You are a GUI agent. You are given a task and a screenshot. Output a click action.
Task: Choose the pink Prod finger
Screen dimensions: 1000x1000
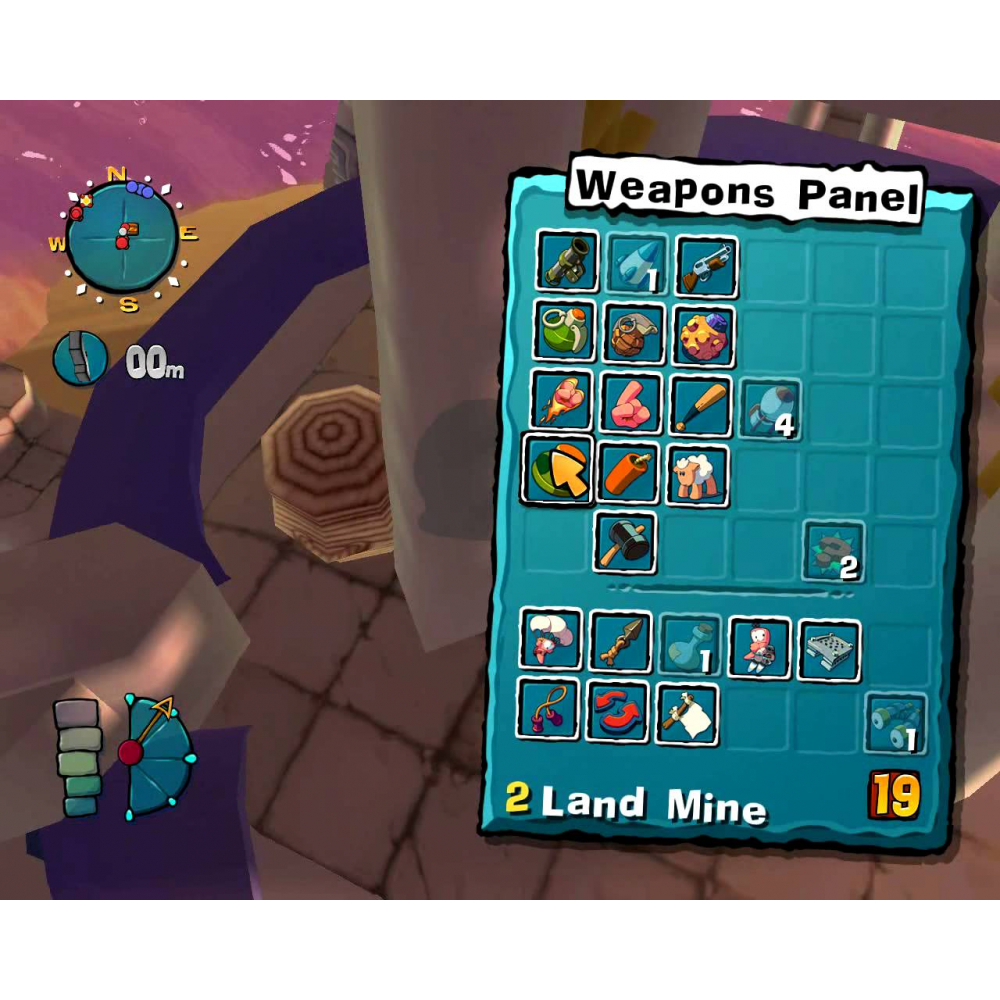click(x=631, y=404)
